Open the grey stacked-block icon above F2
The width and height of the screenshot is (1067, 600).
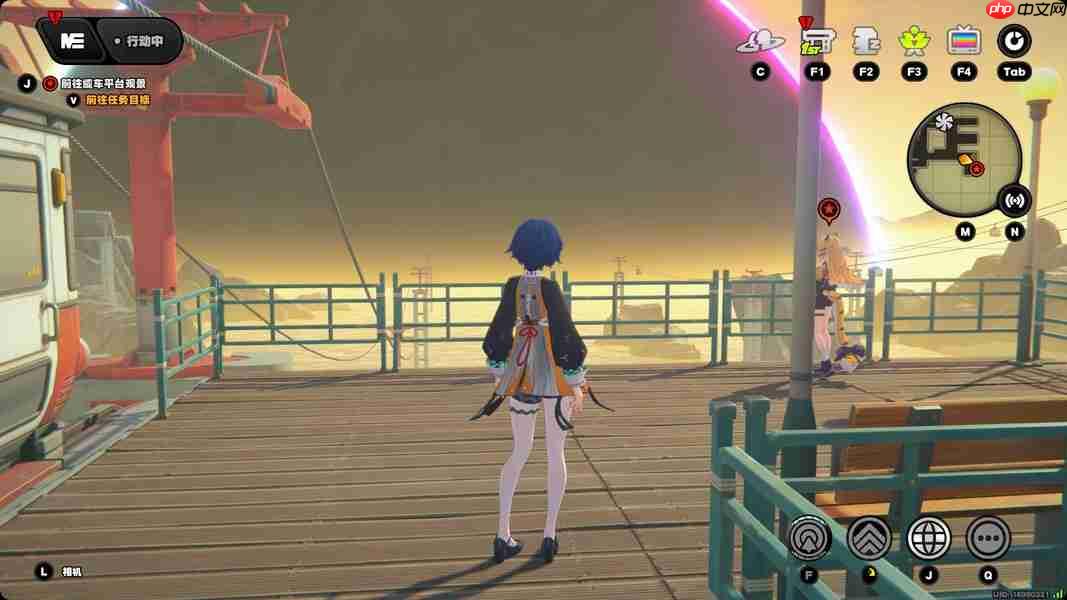(x=865, y=41)
